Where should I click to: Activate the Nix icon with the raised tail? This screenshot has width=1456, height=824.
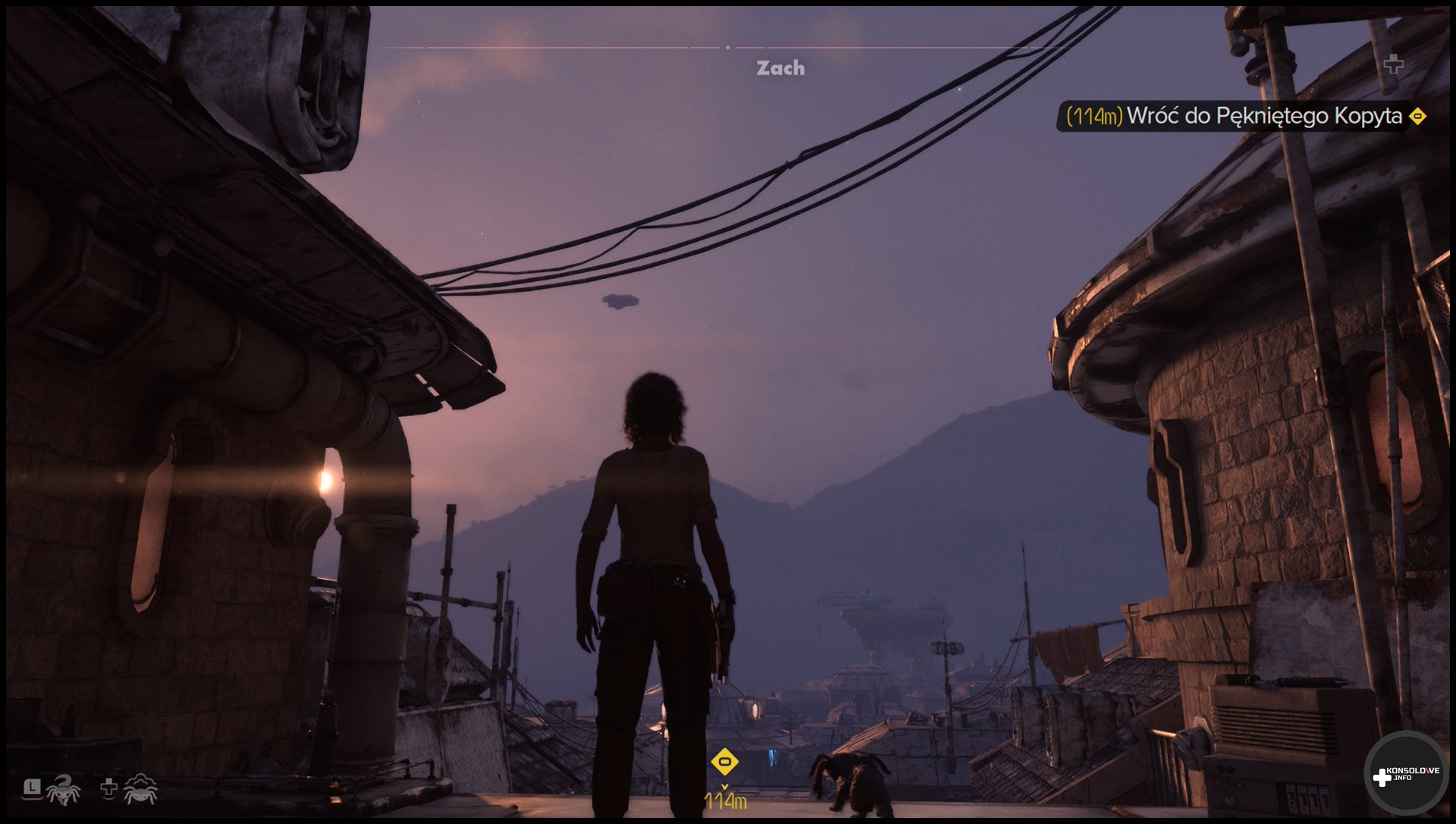tap(63, 790)
